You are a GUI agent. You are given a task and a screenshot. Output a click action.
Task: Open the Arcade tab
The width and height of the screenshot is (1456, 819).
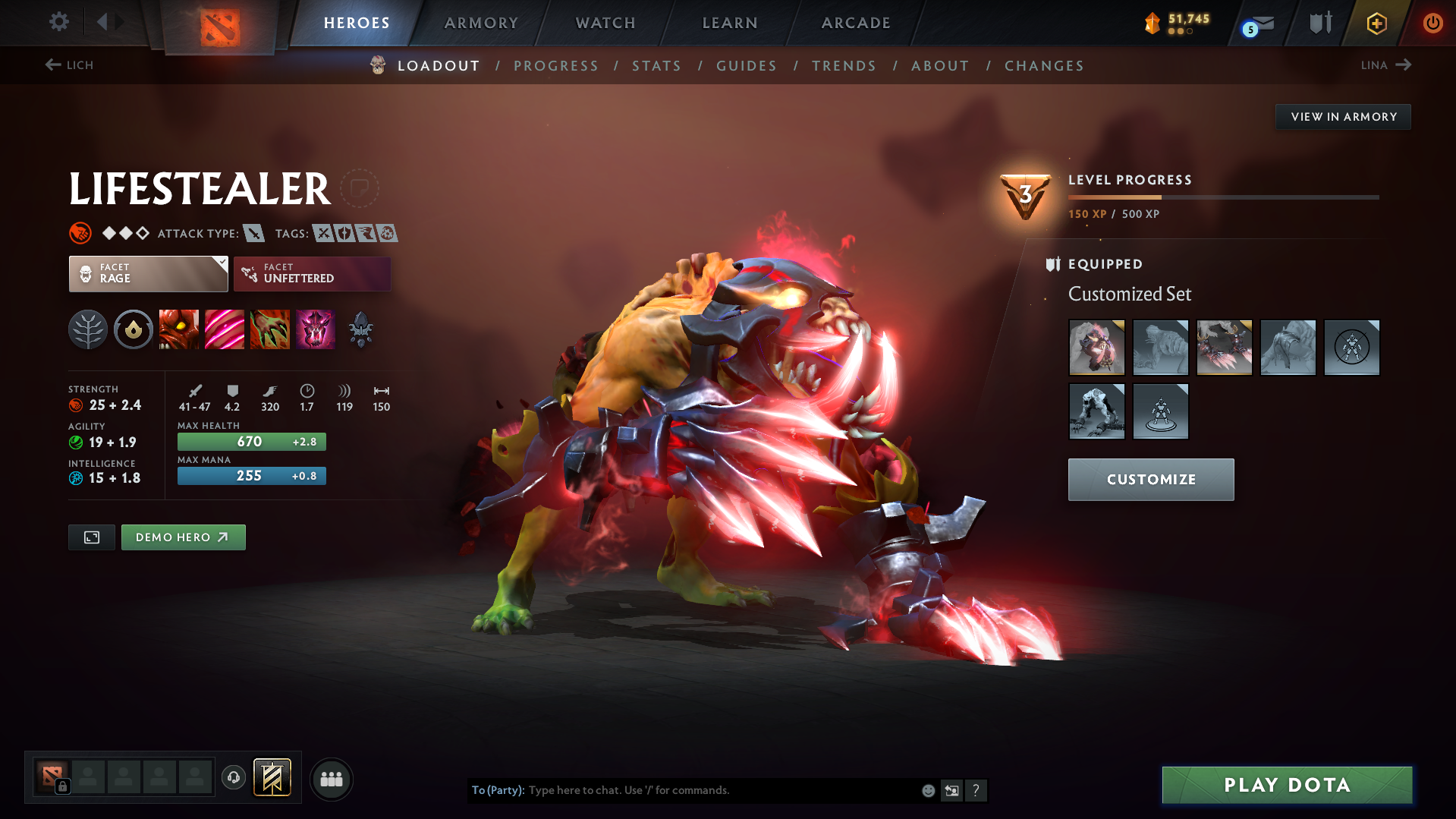(x=856, y=23)
